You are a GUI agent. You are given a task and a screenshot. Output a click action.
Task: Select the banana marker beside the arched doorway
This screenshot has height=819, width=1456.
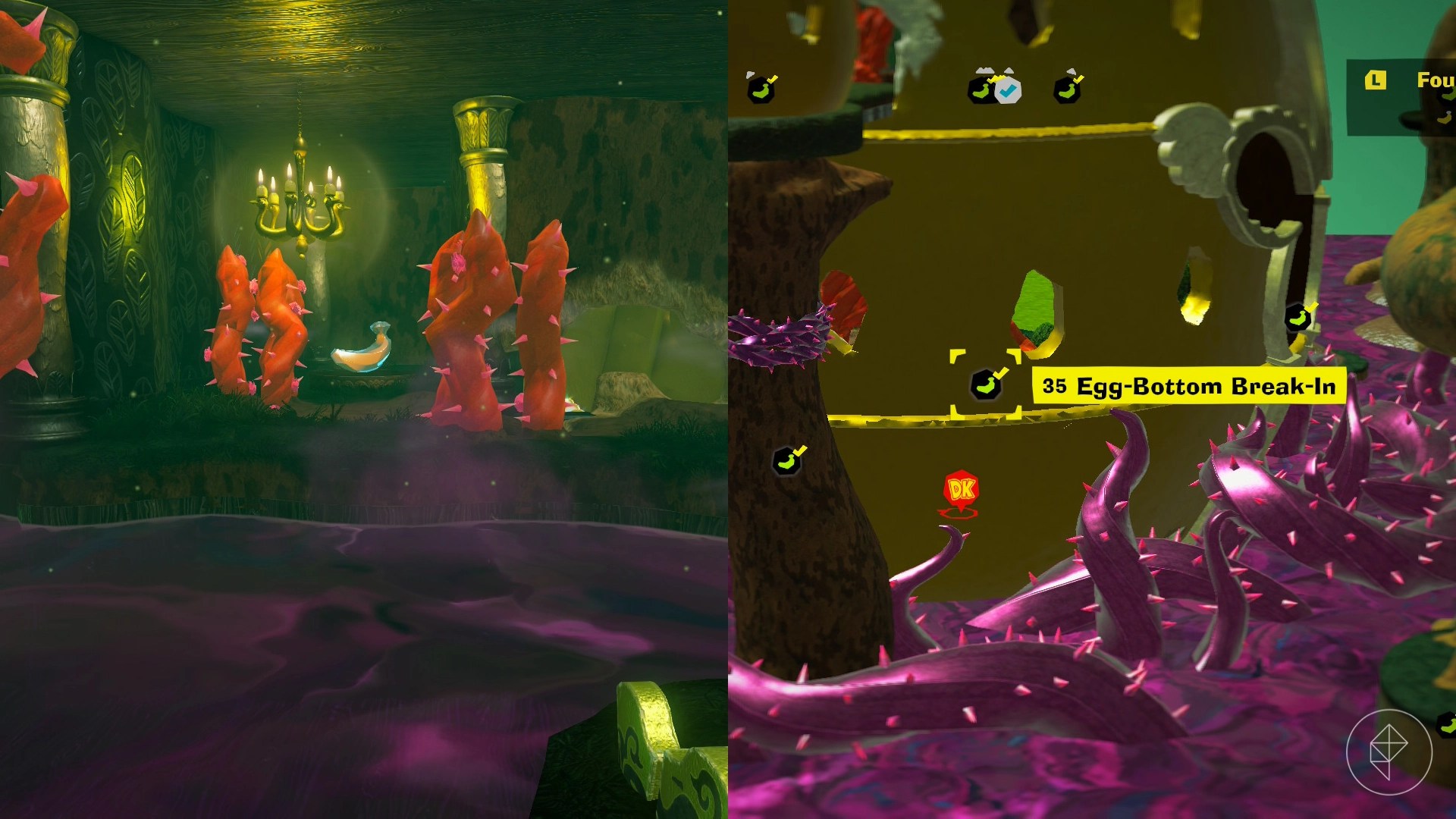coord(1299,317)
